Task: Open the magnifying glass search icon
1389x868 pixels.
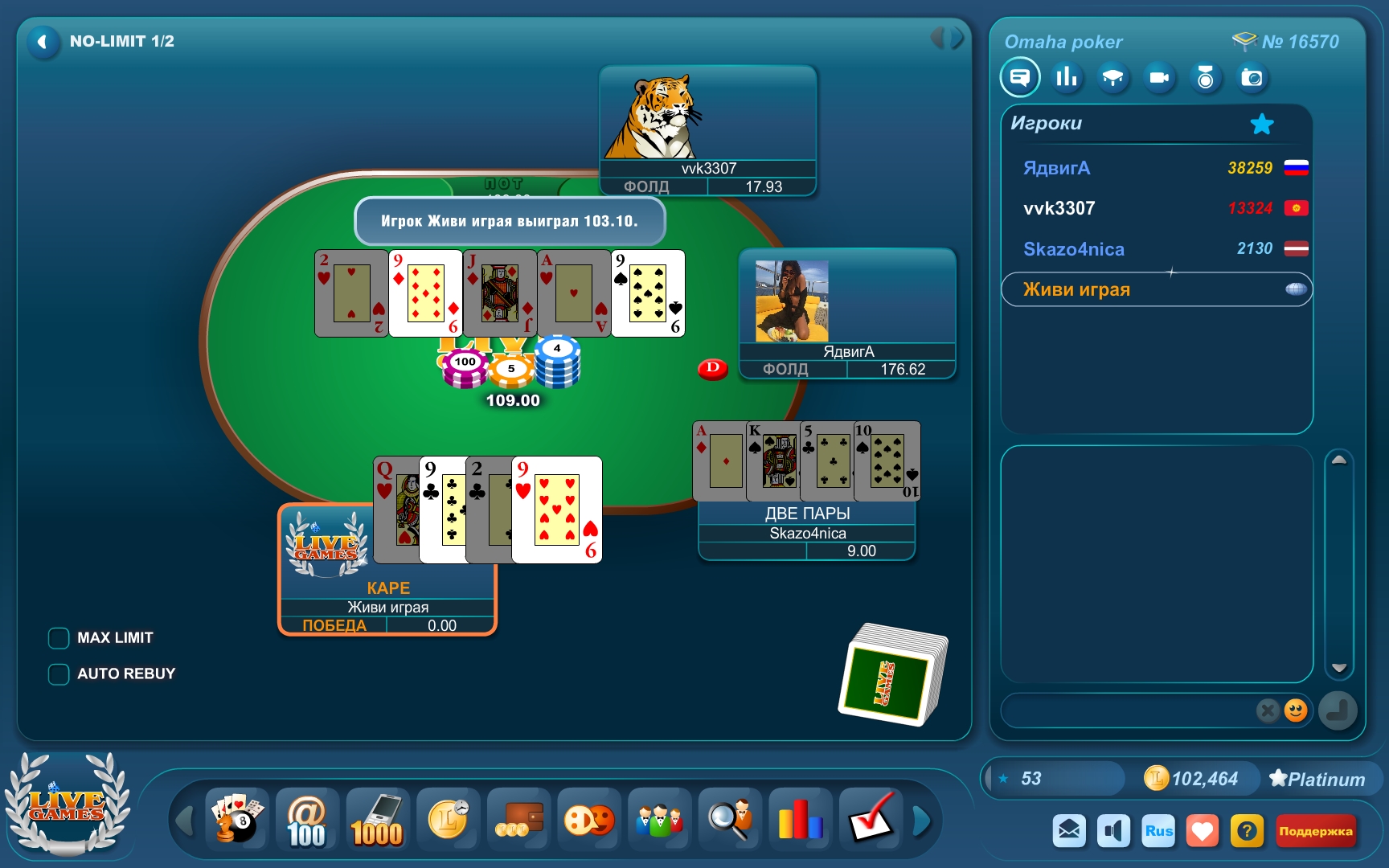Action: (729, 820)
